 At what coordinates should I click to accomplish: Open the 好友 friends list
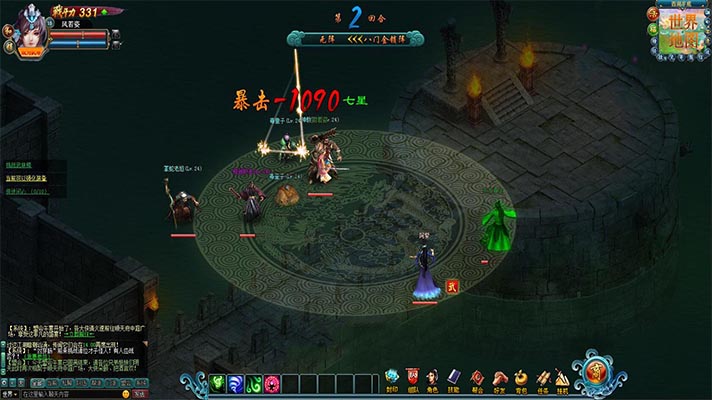(x=498, y=379)
